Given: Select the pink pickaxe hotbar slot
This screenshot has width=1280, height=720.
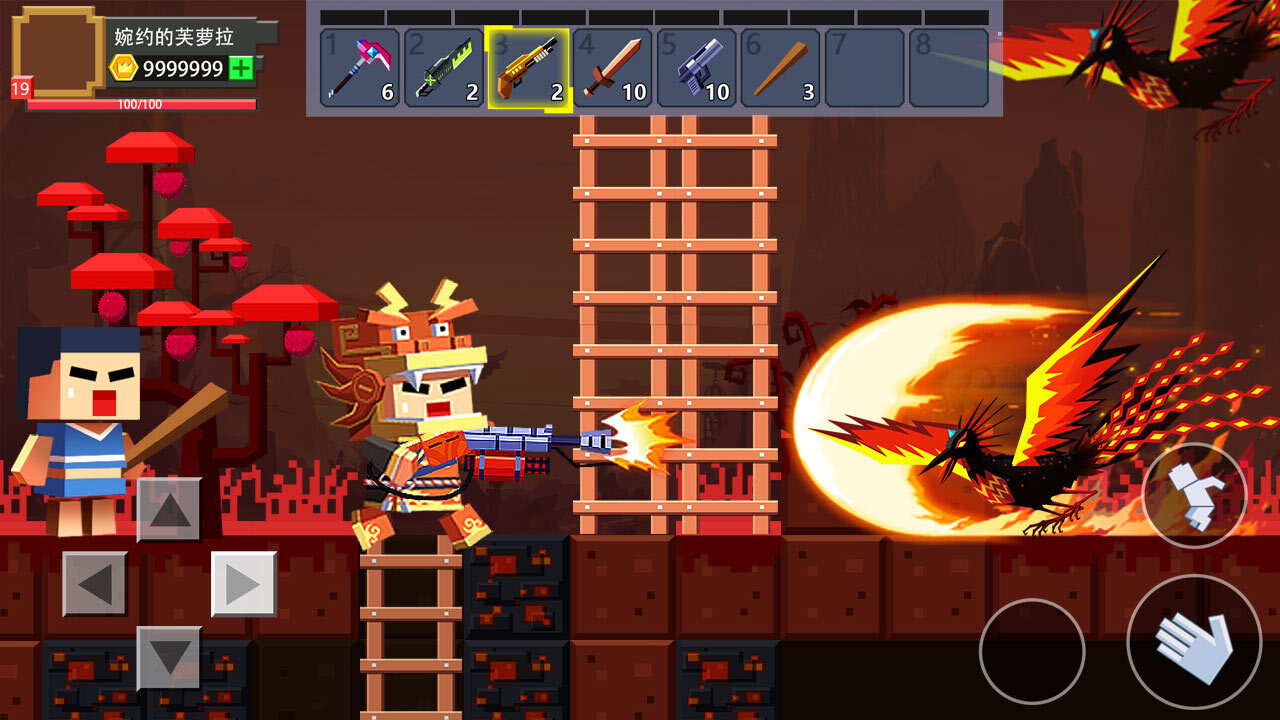Looking at the screenshot, I should [x=360, y=68].
